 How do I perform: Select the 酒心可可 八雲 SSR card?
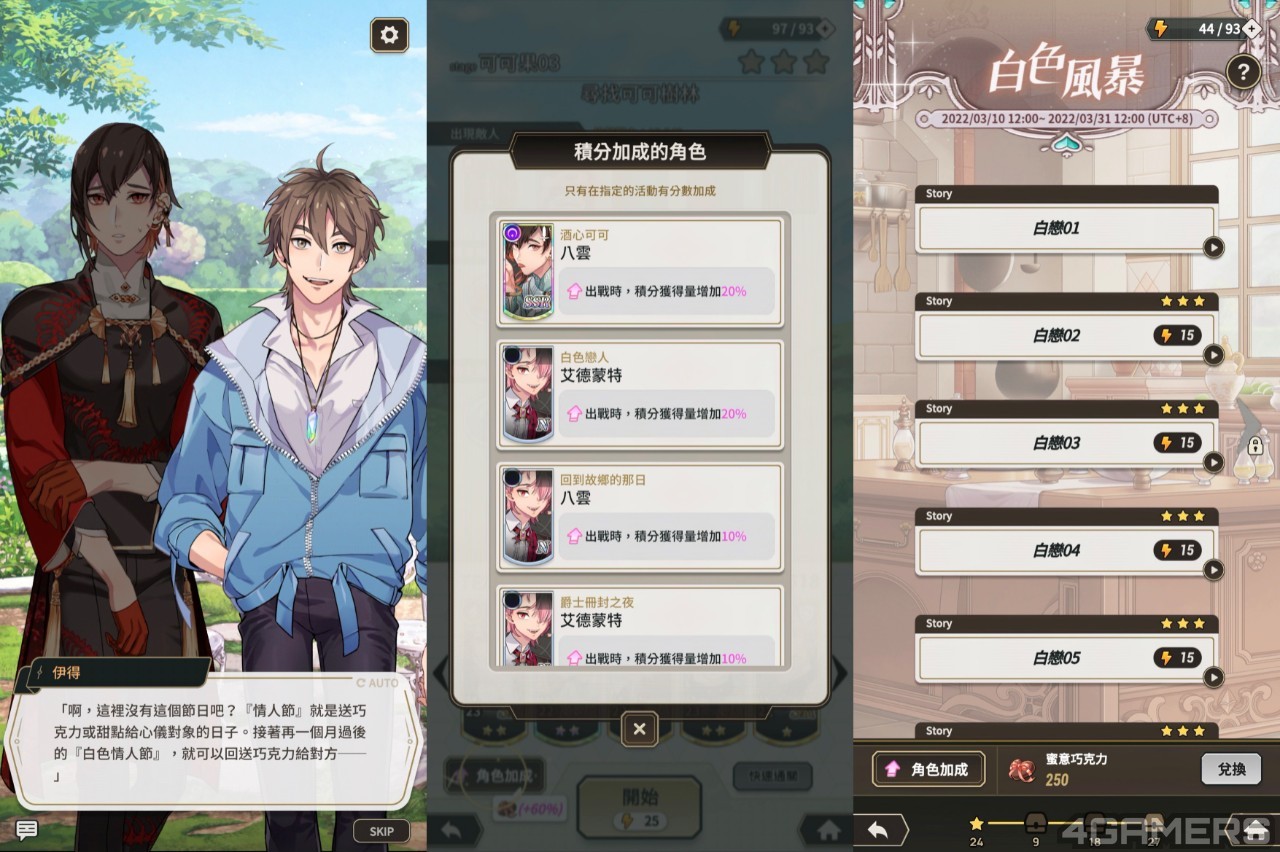(x=639, y=271)
